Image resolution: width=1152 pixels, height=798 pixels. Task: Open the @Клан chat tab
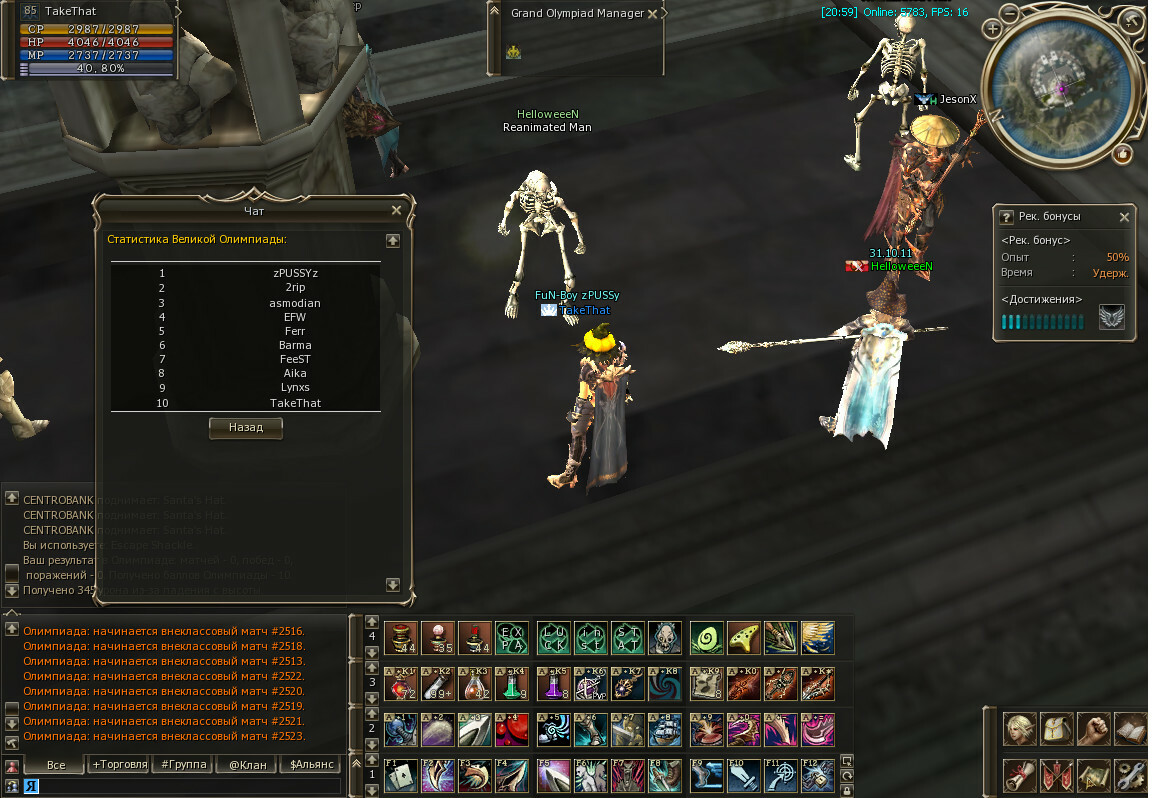coord(245,764)
